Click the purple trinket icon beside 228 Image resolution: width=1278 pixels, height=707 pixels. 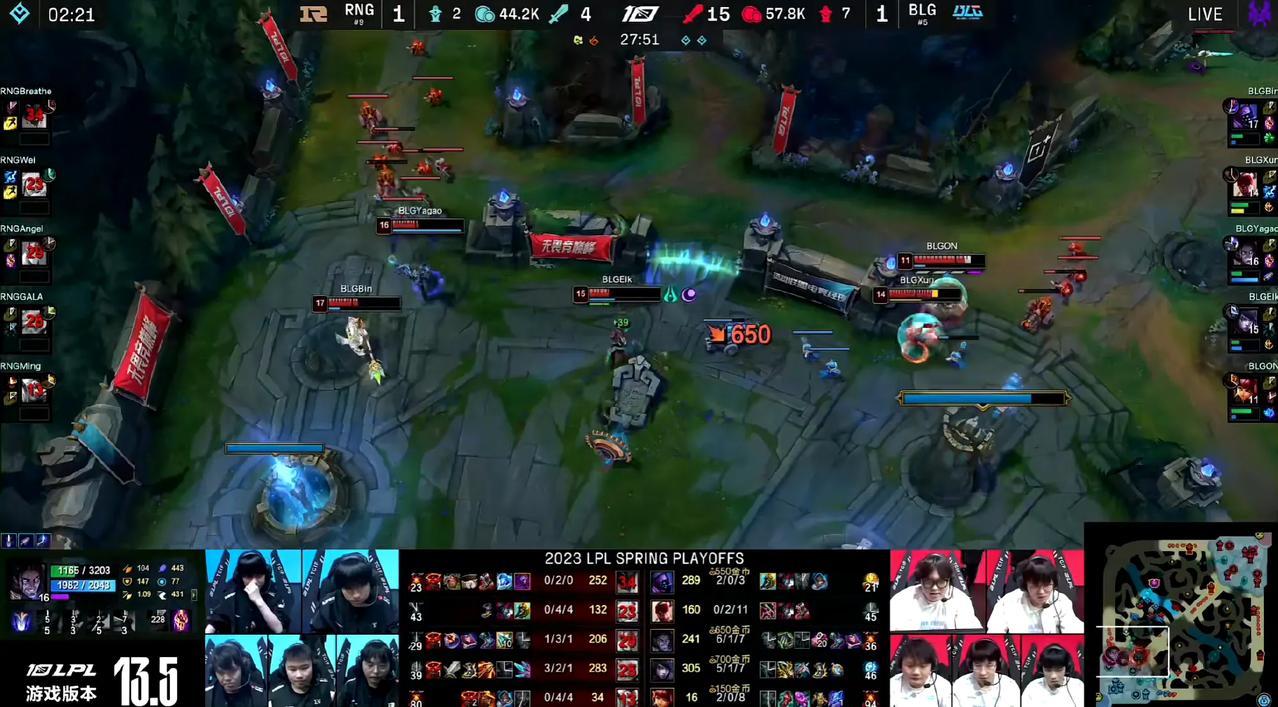pos(181,620)
